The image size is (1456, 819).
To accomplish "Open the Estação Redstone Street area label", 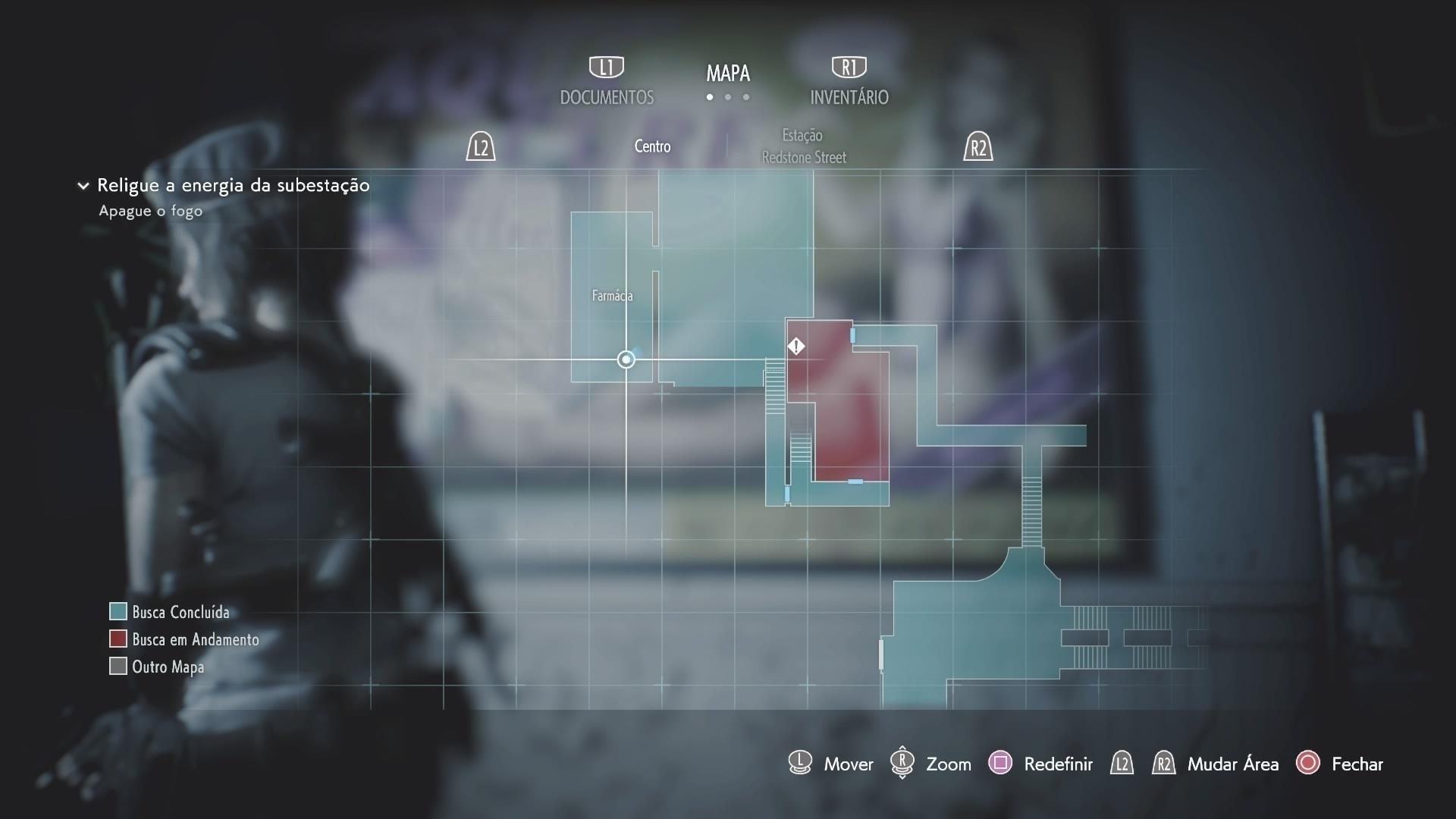I will tap(804, 146).
